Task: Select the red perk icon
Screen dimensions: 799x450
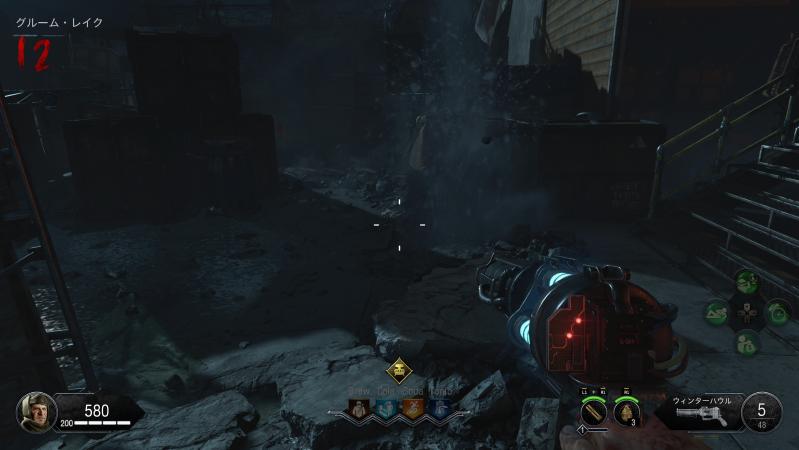Action: click(x=358, y=408)
